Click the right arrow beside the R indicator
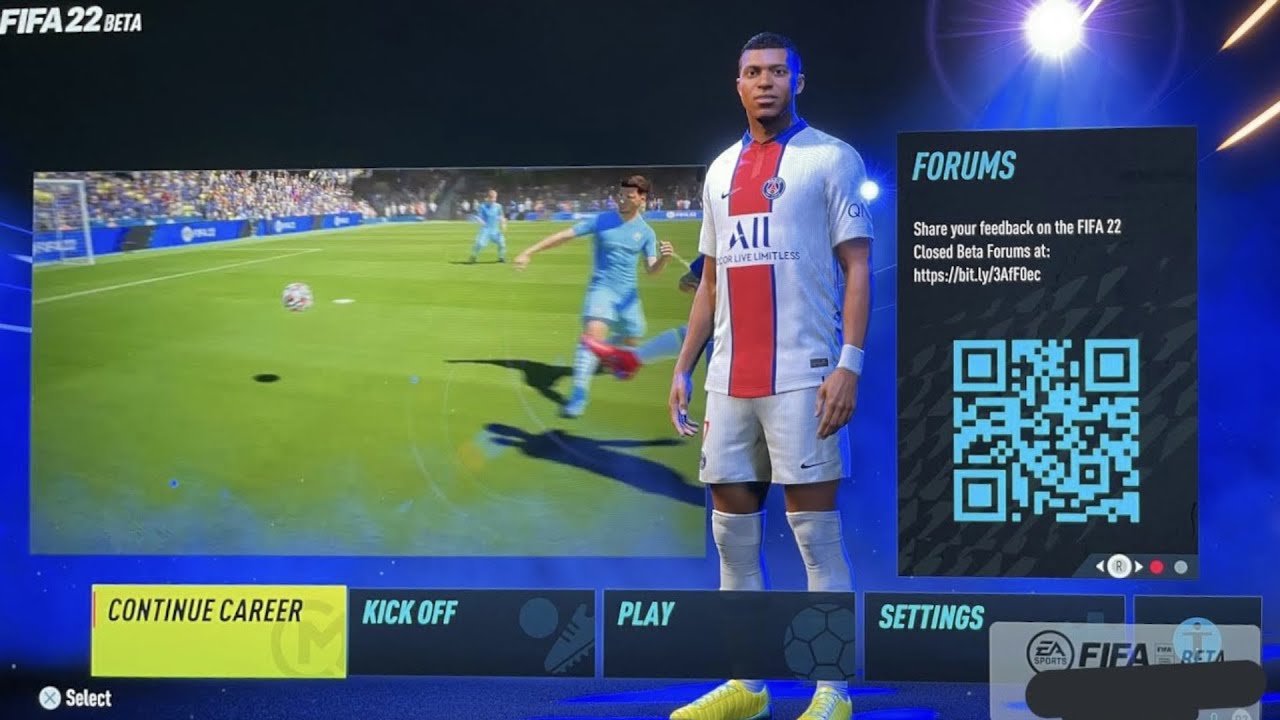 click(1138, 567)
